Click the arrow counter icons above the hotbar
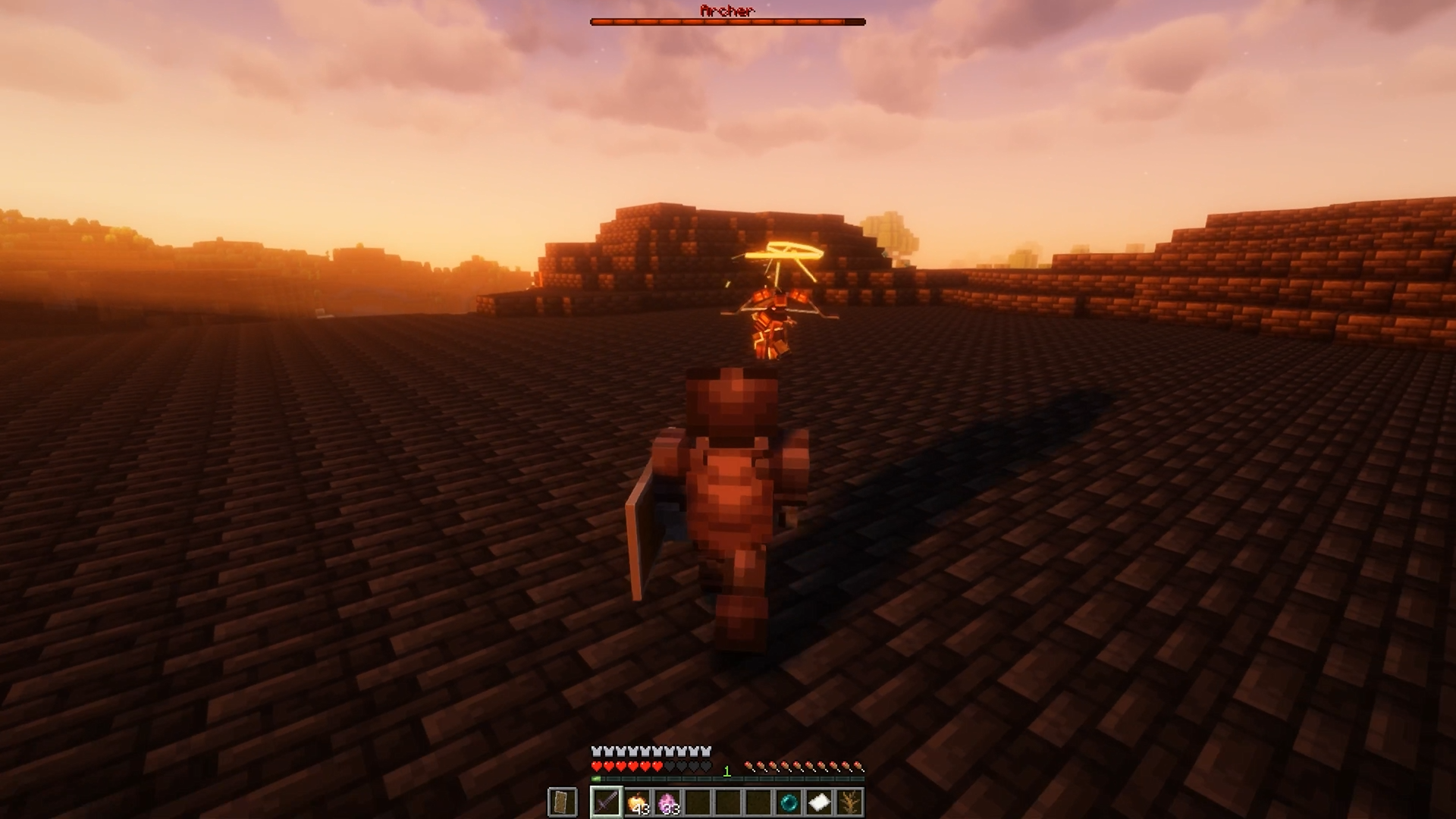 804,767
